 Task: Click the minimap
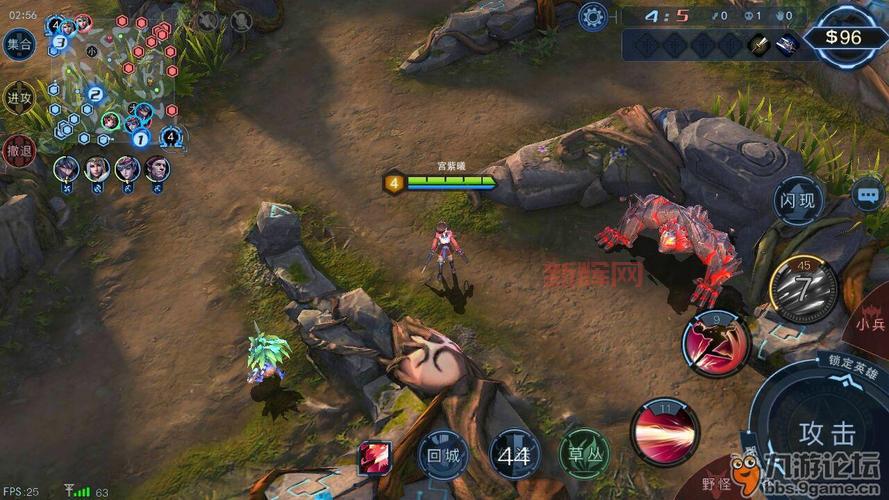(x=112, y=78)
